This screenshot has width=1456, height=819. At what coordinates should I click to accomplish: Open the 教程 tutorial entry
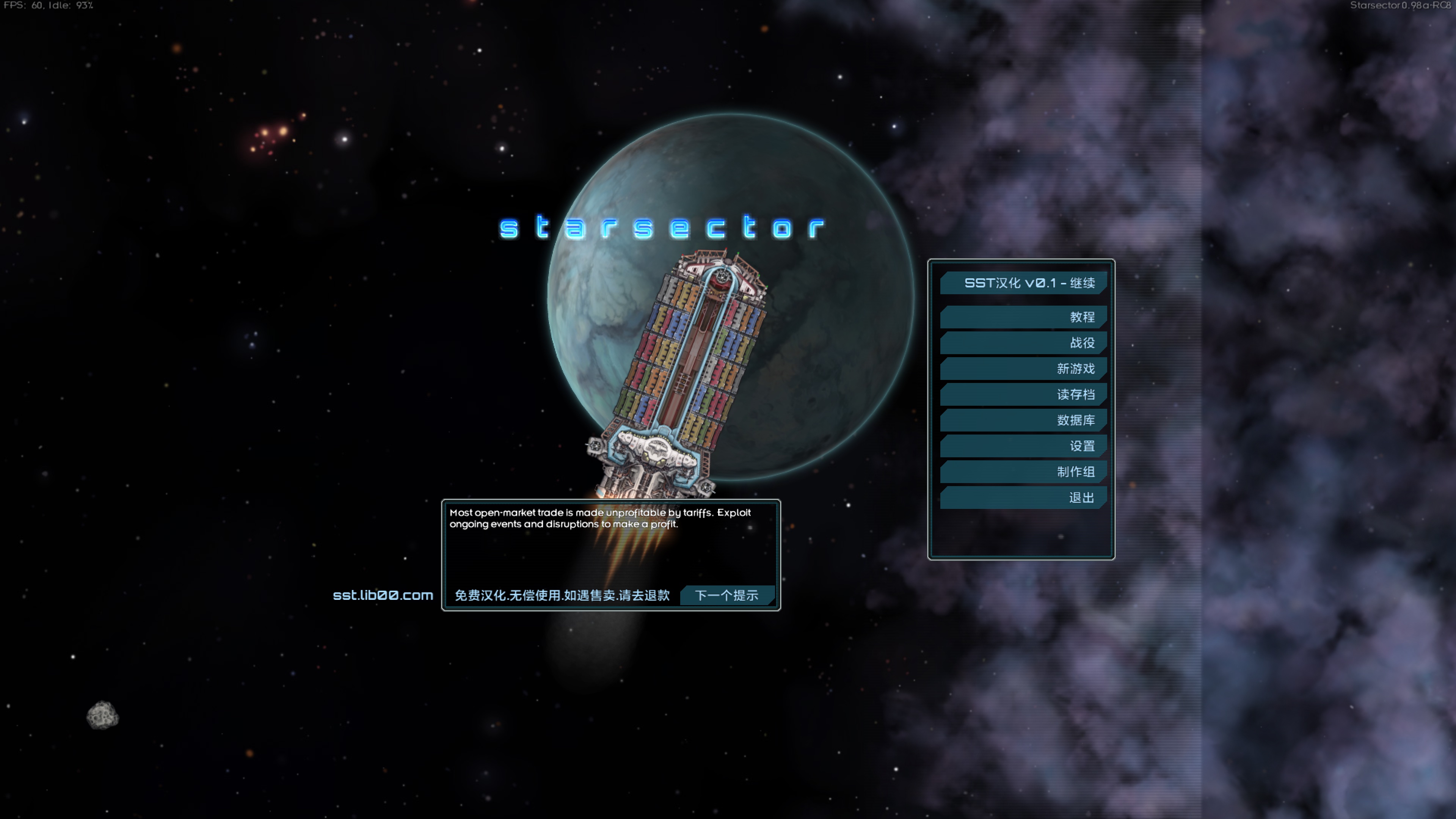[1023, 317]
